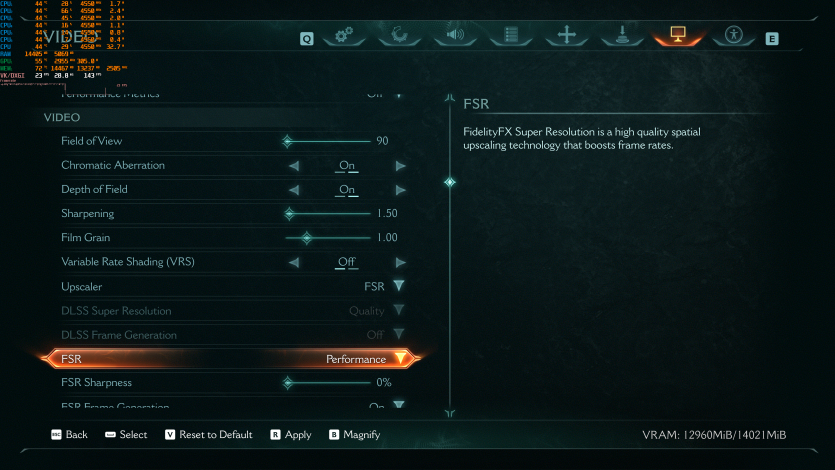The width and height of the screenshot is (835, 470).
Task: Grab the settings list scrollbar diamond
Action: coord(449,182)
